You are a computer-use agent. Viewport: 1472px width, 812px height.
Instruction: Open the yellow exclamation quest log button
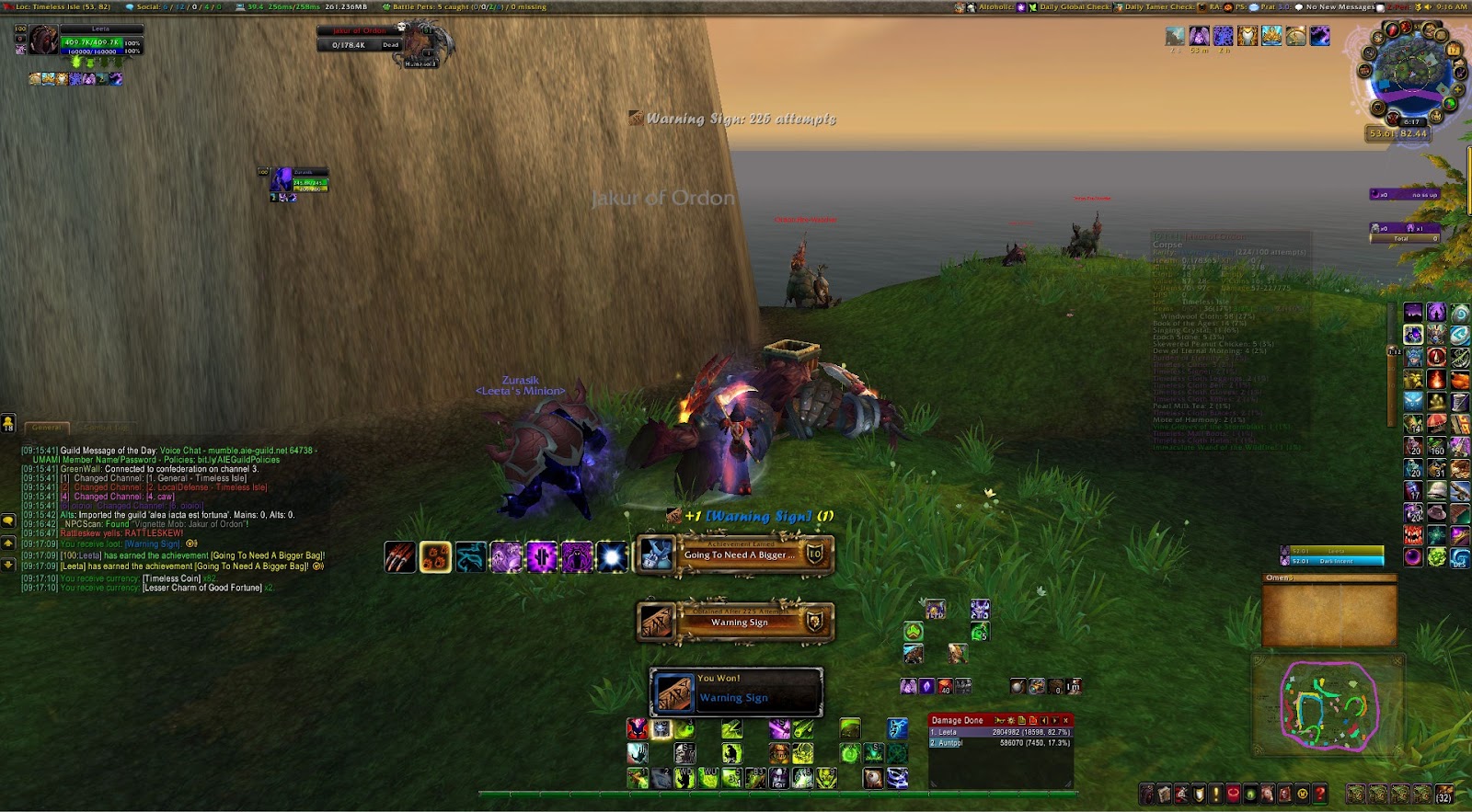pyautogui.click(x=1216, y=793)
